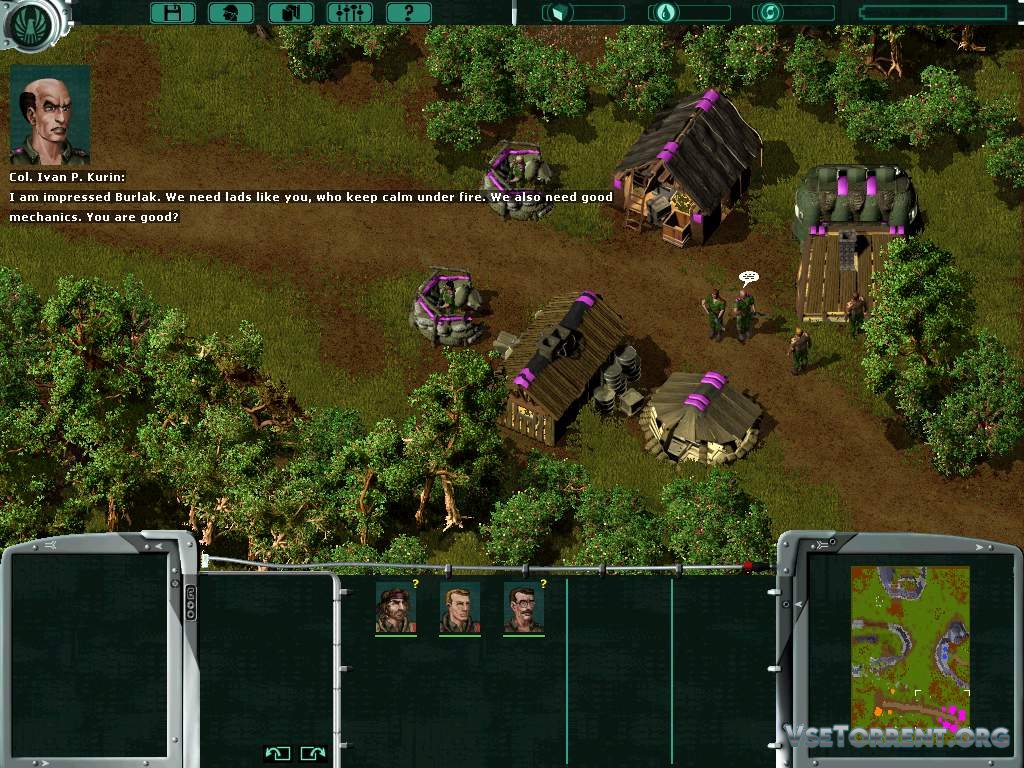This screenshot has width=1024, height=768.
Task: Open the options sliders menu
Action: pyautogui.click(x=350, y=13)
